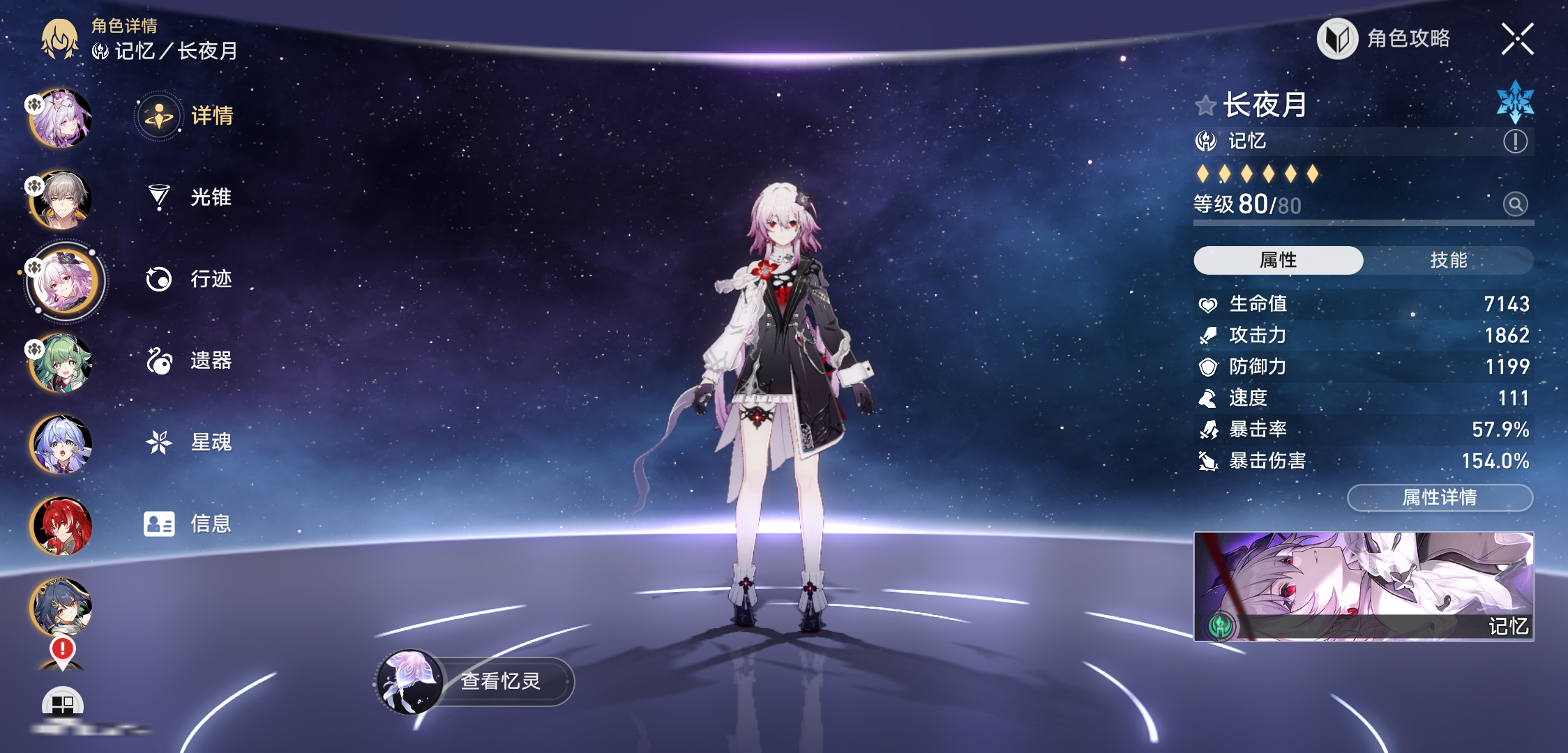This screenshot has height=753, width=1568.
Task: Select the green-haired character portrait
Action: (61, 363)
